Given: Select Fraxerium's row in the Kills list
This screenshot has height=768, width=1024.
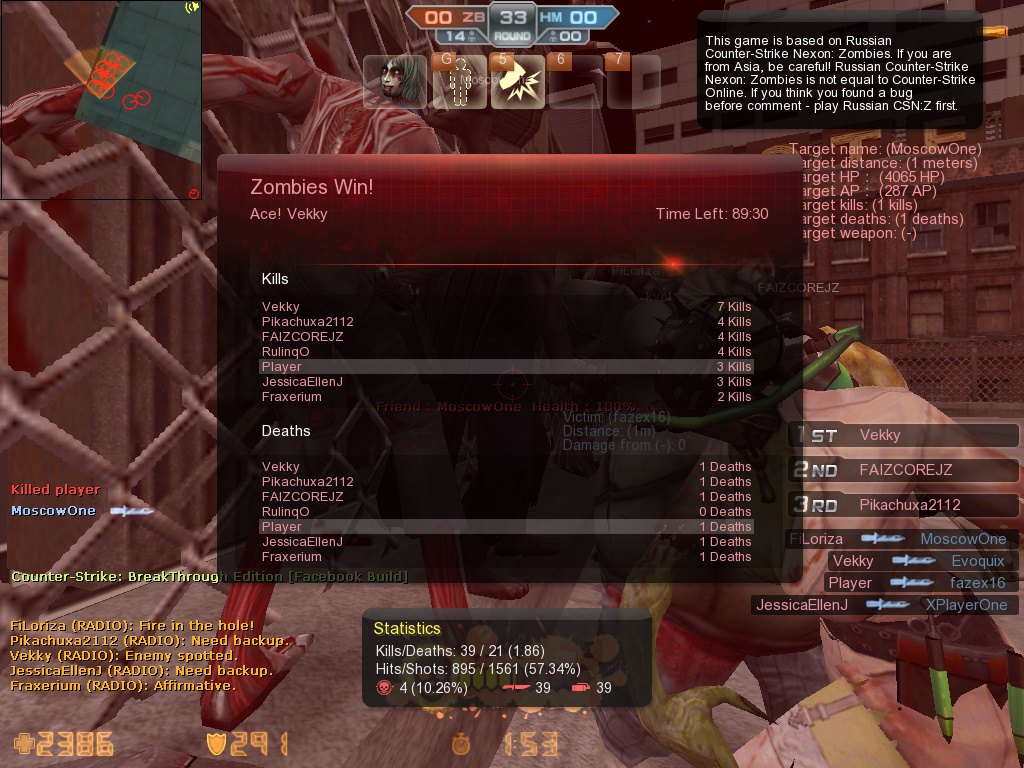Looking at the screenshot, I should coord(505,397).
